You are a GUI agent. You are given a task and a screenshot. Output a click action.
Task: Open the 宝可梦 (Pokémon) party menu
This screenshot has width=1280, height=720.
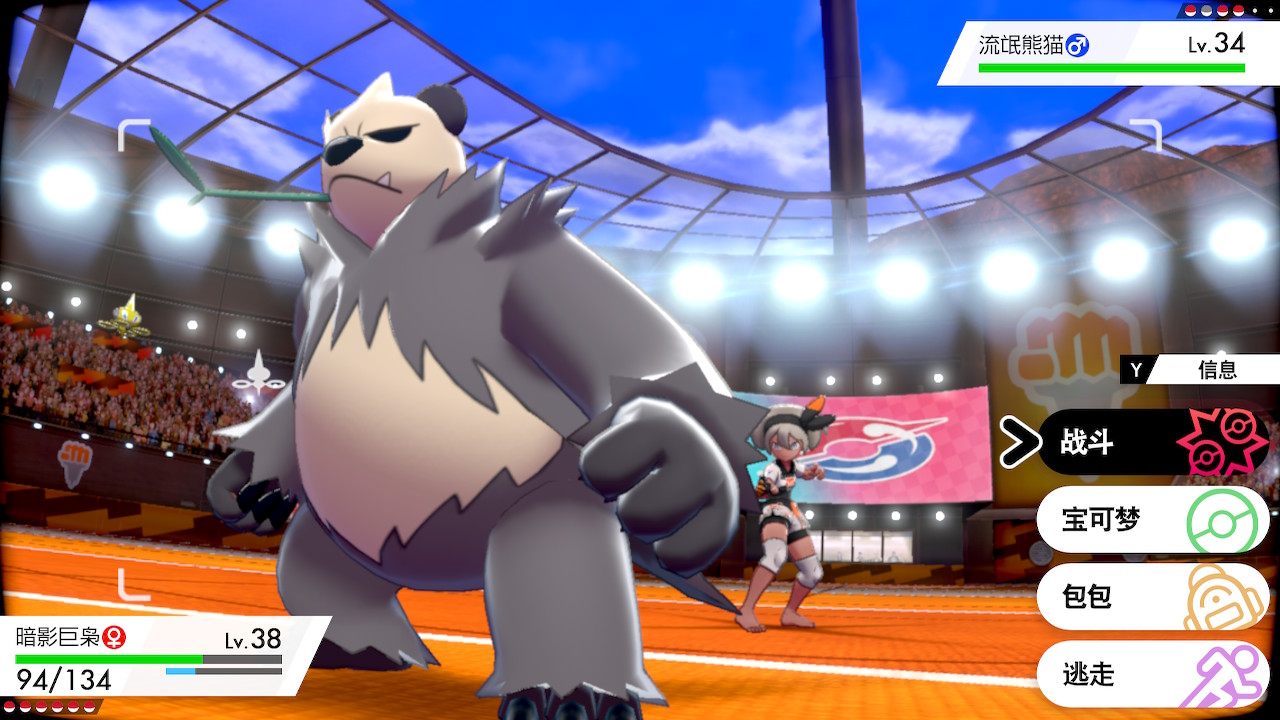pyautogui.click(x=1150, y=520)
